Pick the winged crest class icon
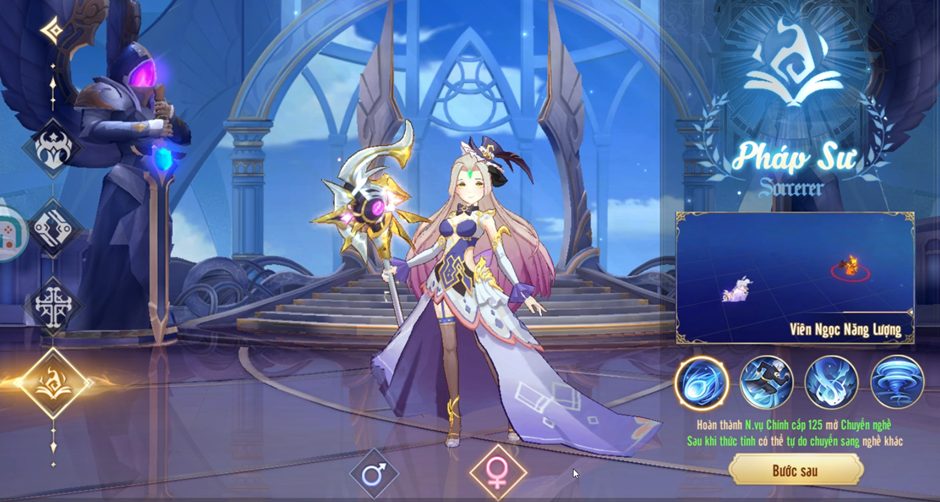 tap(52, 148)
